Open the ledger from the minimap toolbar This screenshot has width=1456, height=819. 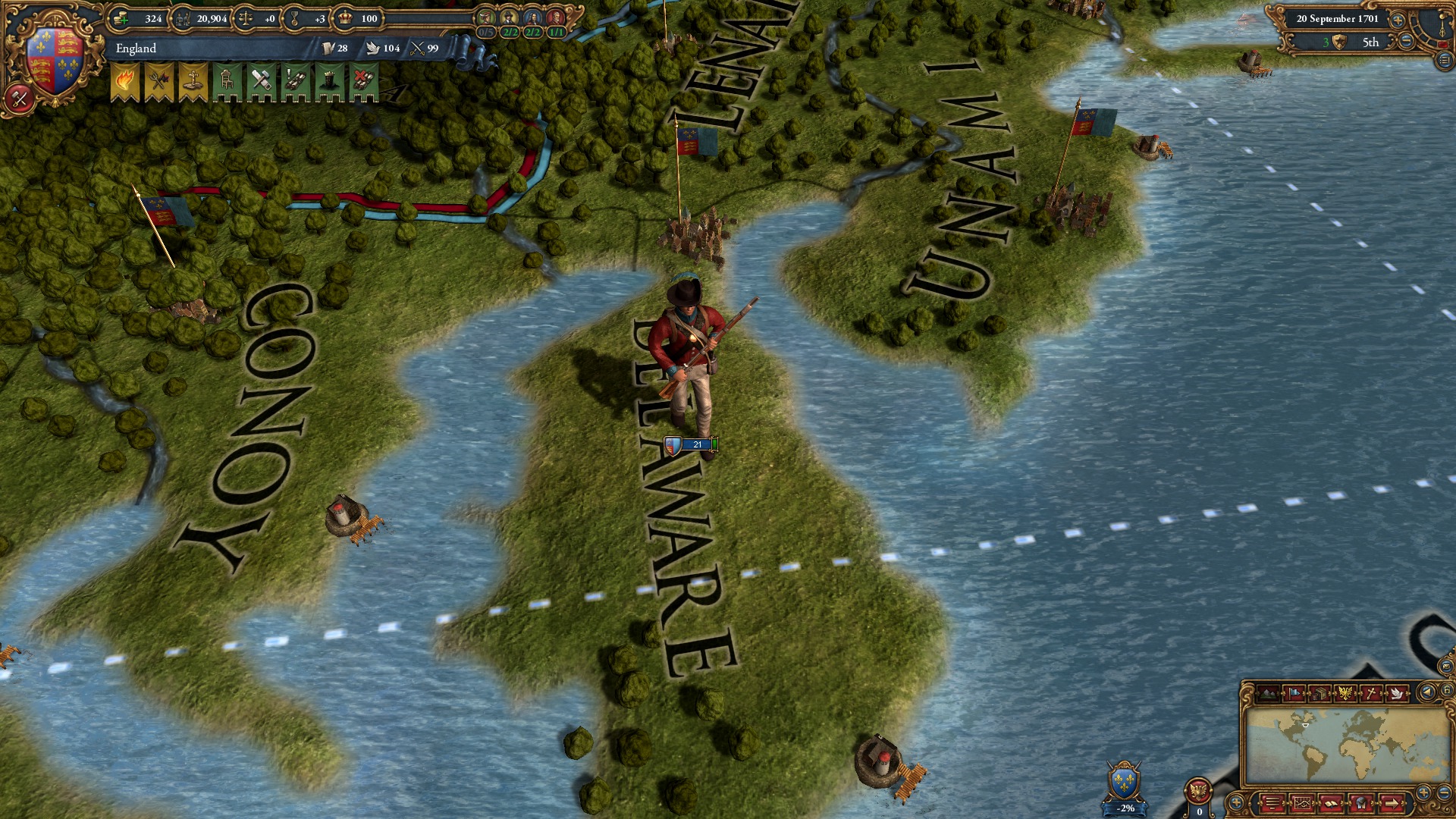click(1303, 804)
